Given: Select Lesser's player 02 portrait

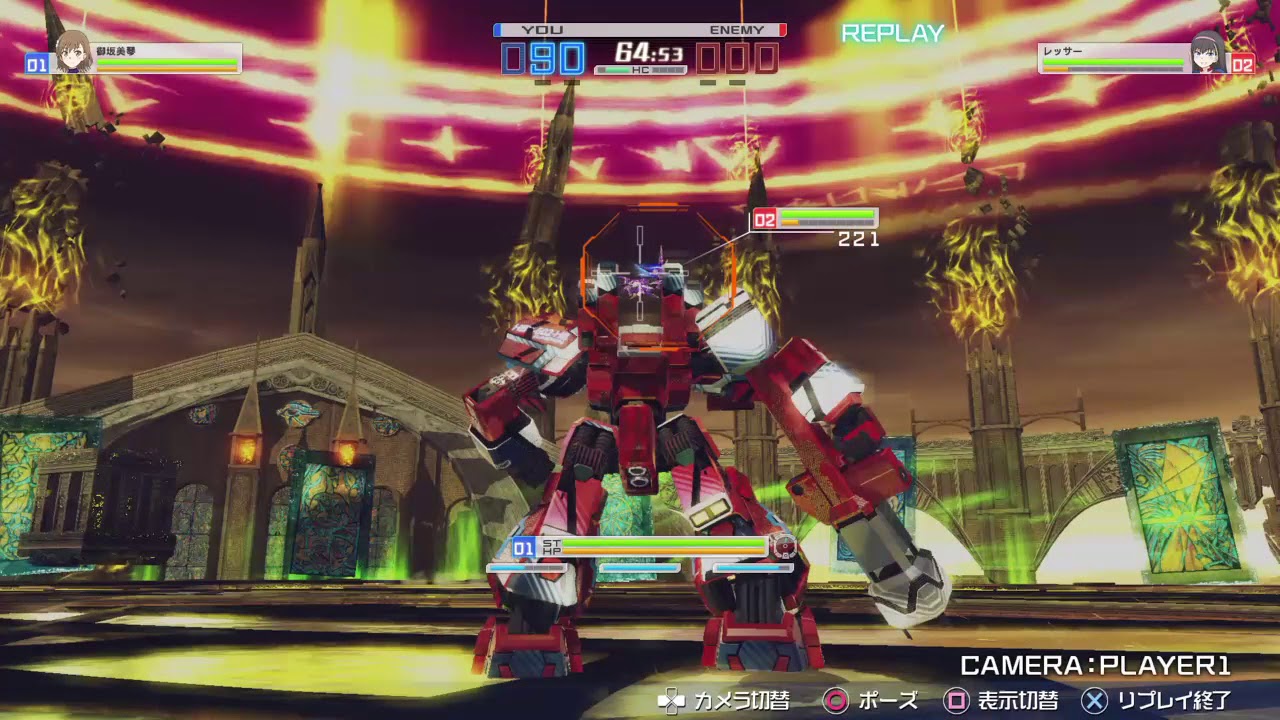Looking at the screenshot, I should [1207, 54].
